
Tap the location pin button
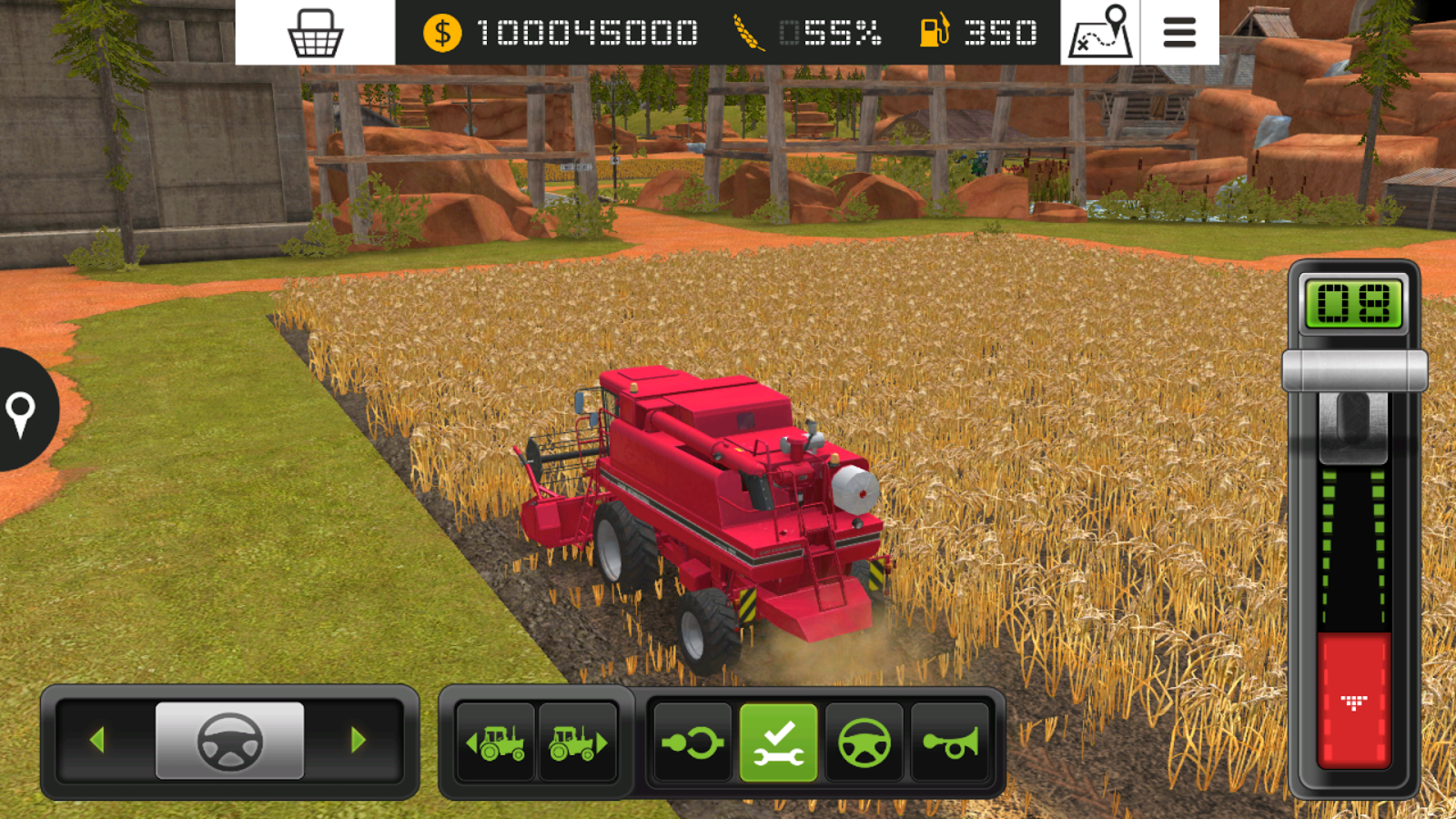pos(21,412)
